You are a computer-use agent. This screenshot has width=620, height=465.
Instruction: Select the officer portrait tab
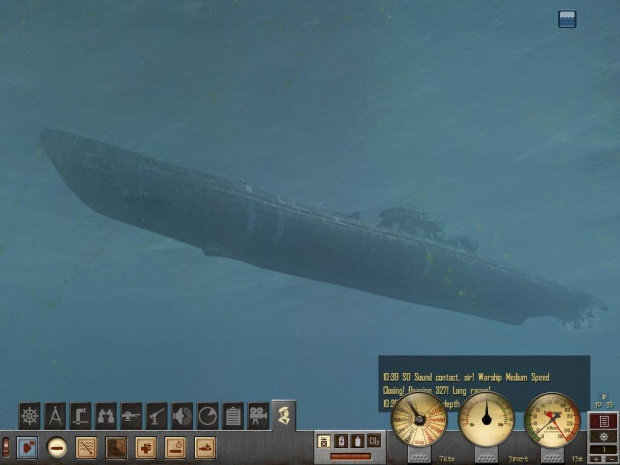(x=284, y=413)
